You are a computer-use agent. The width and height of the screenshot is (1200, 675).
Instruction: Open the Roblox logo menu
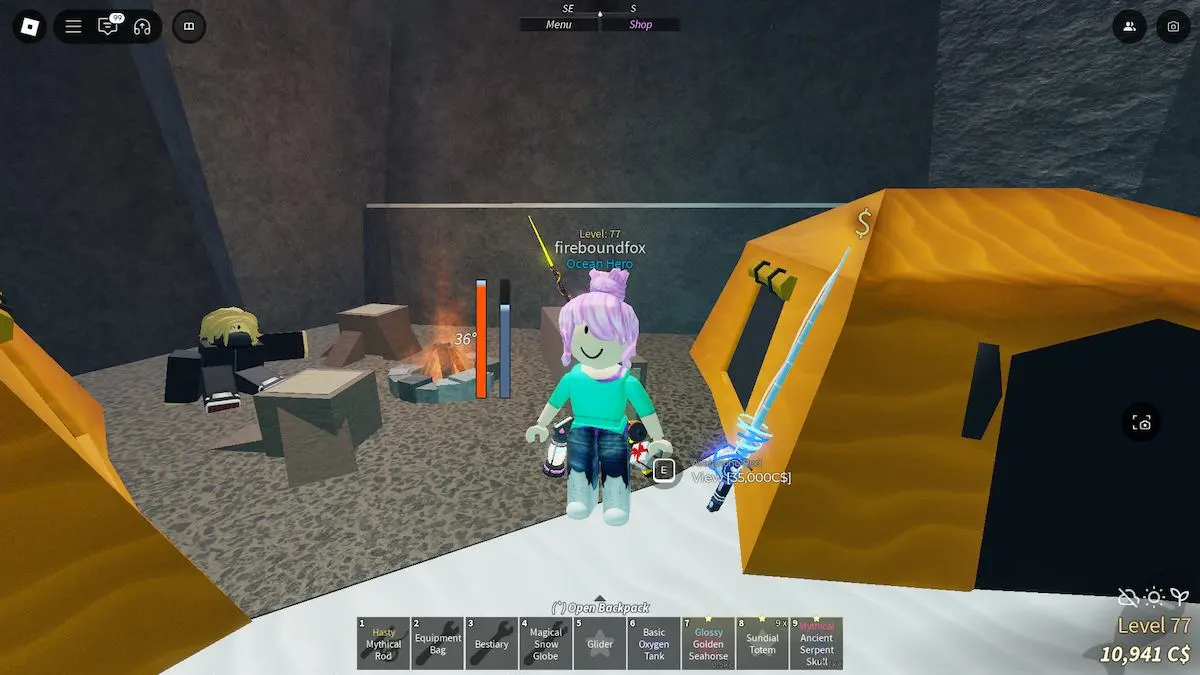(29, 27)
